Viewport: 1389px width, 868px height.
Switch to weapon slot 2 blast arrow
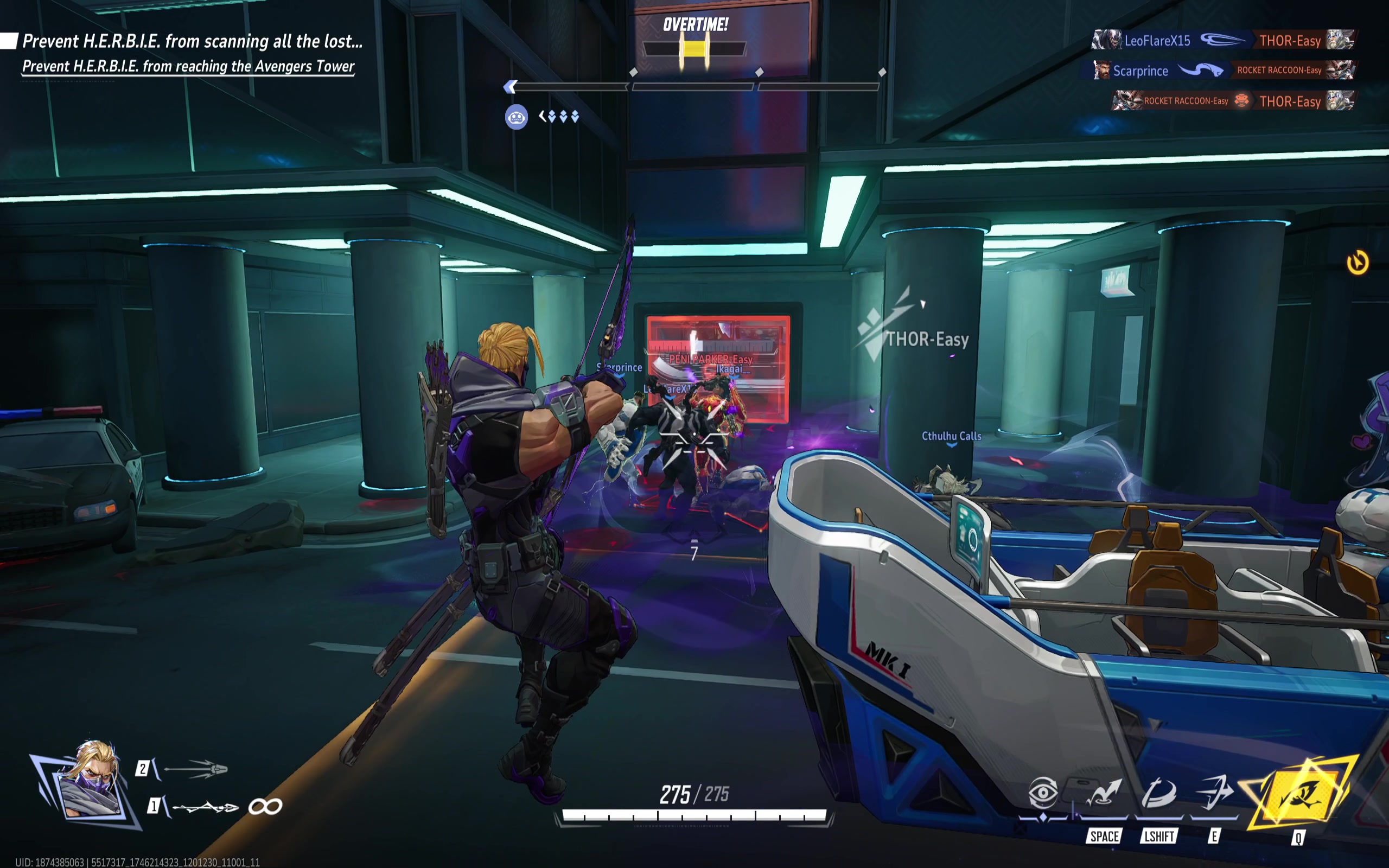[x=195, y=769]
